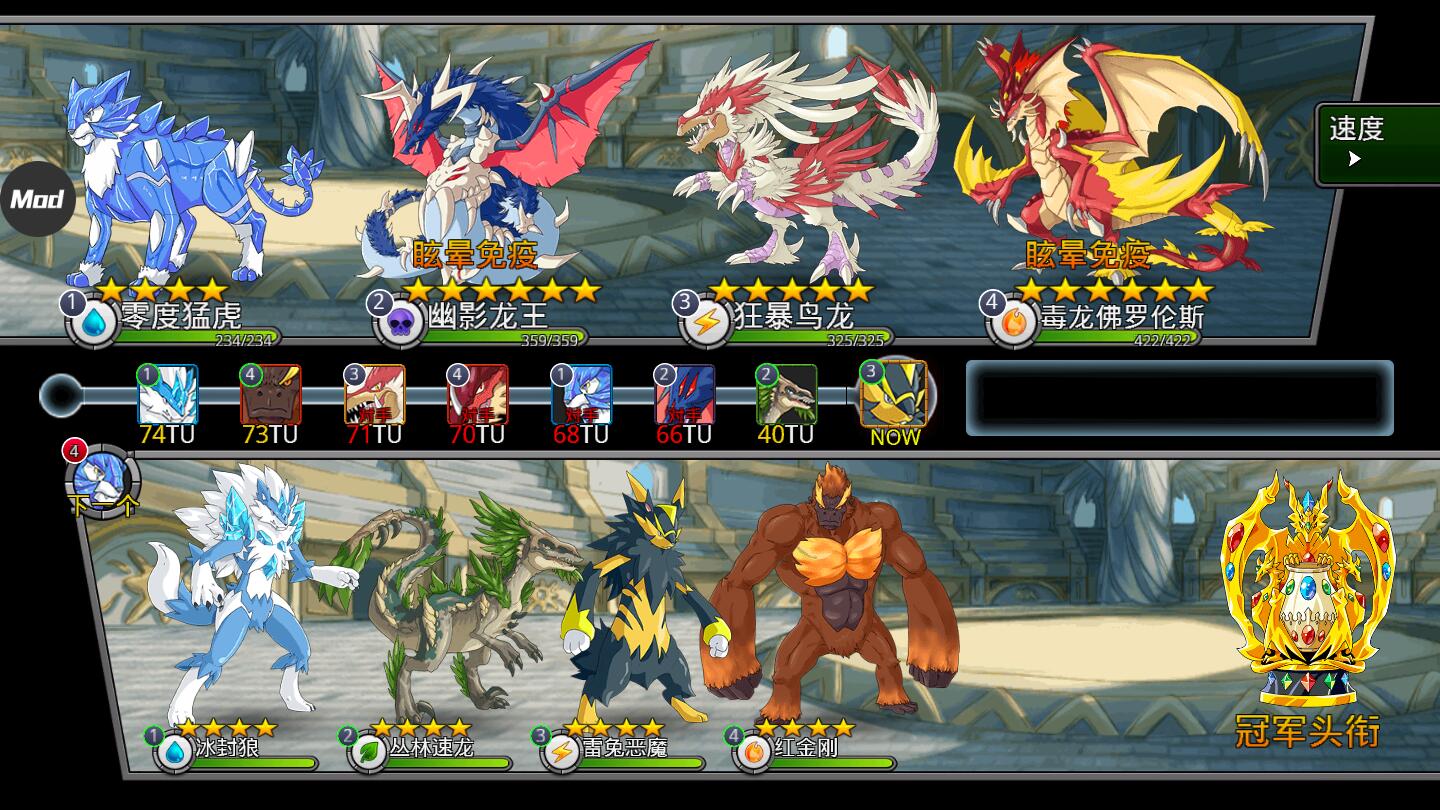Choose the 71TU bird dragon turn marker
1440x810 pixels.
tap(374, 395)
